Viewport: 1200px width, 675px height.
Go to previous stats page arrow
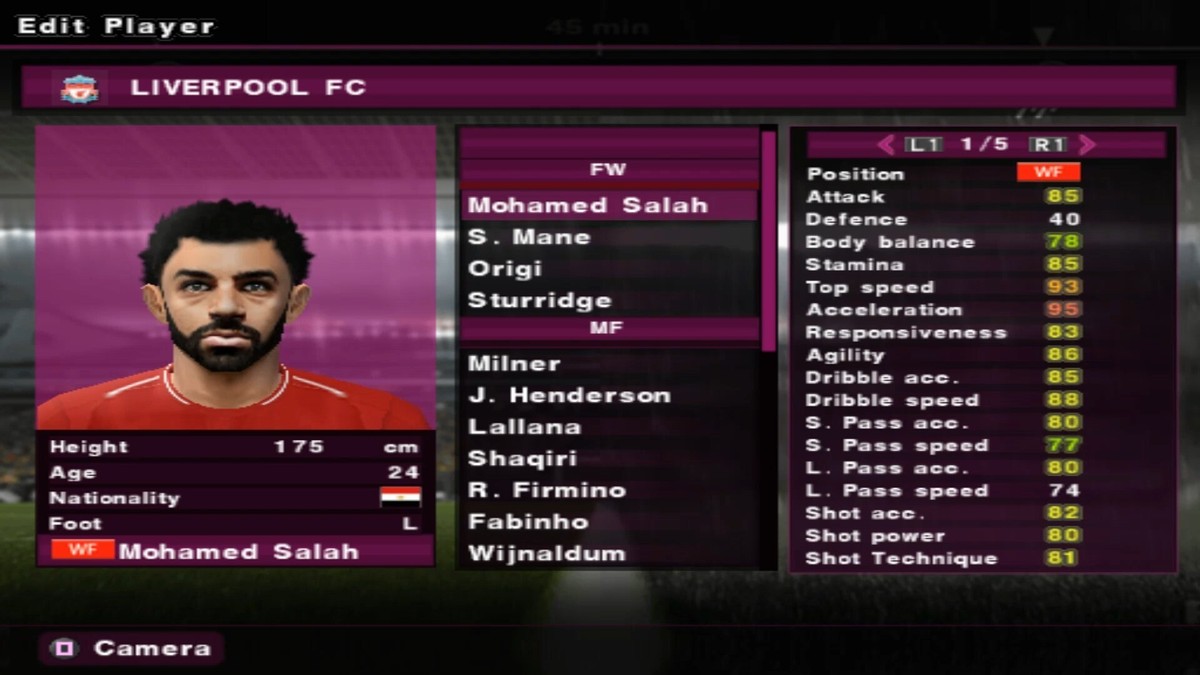tap(886, 145)
